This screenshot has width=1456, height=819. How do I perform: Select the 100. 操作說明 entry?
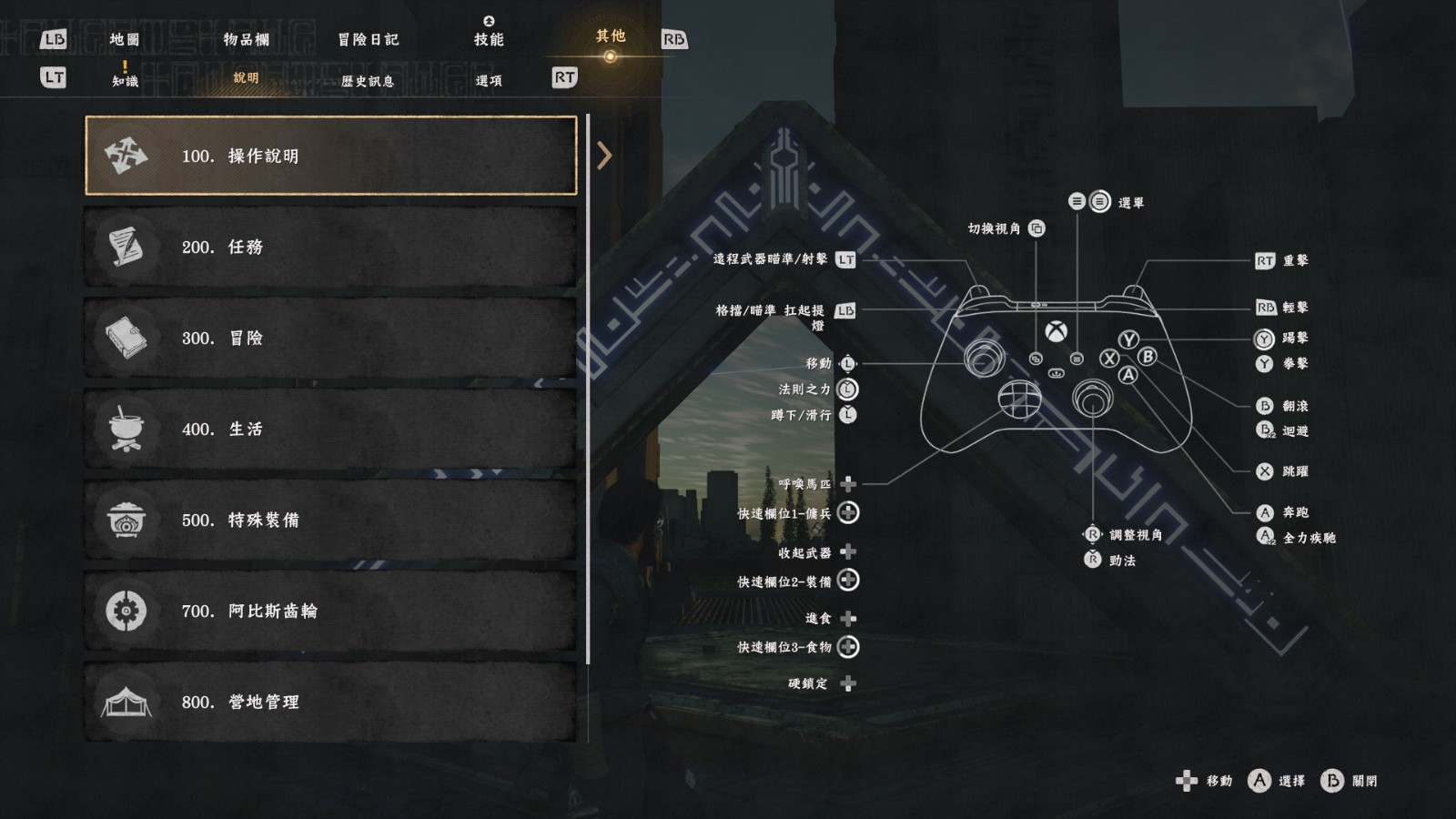tap(331, 156)
